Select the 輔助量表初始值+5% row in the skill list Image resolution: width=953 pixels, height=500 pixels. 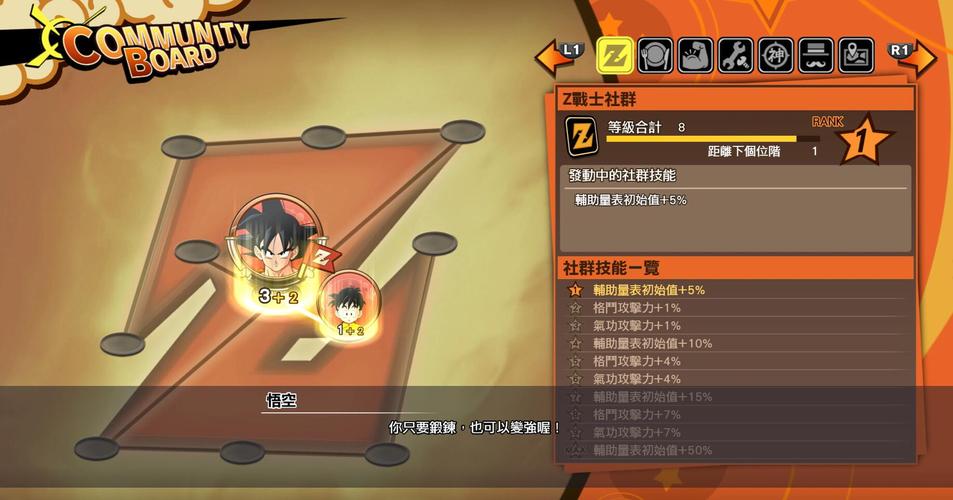click(737, 290)
